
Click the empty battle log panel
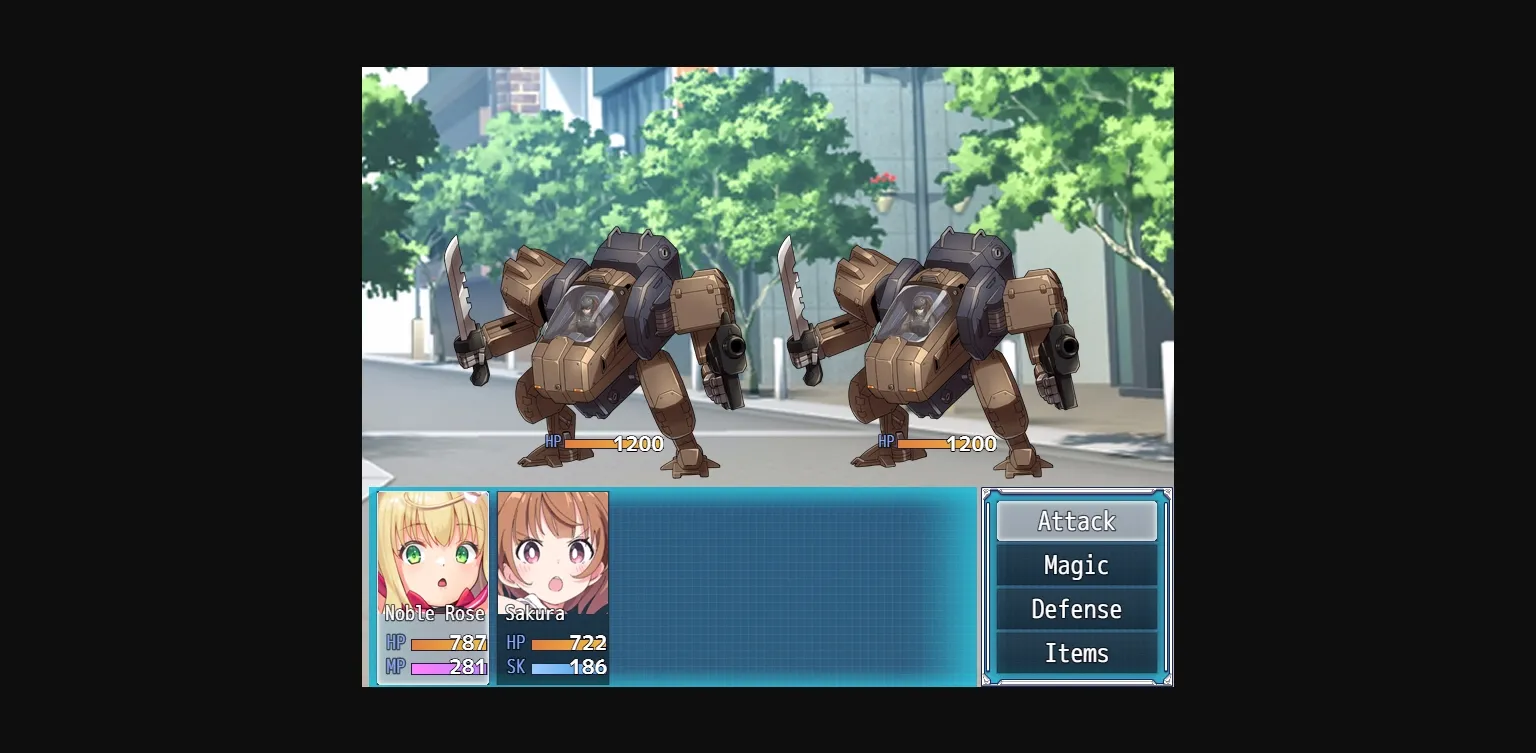(790, 585)
